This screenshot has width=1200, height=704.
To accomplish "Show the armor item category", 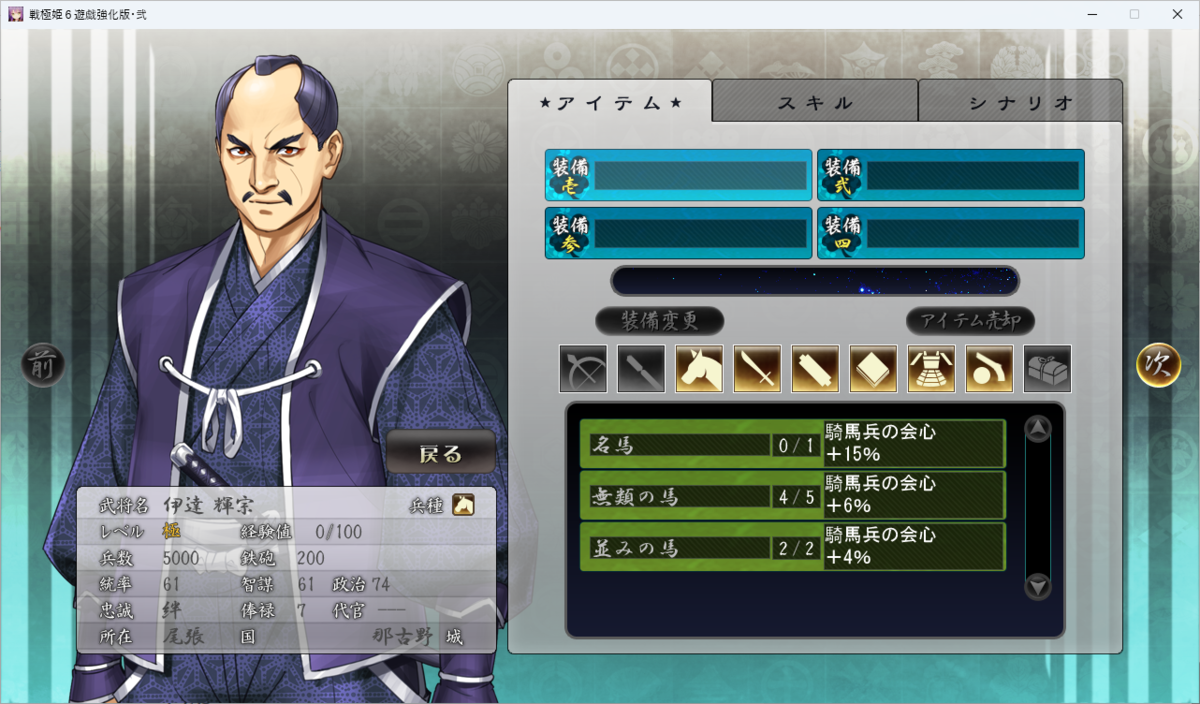I will point(931,369).
